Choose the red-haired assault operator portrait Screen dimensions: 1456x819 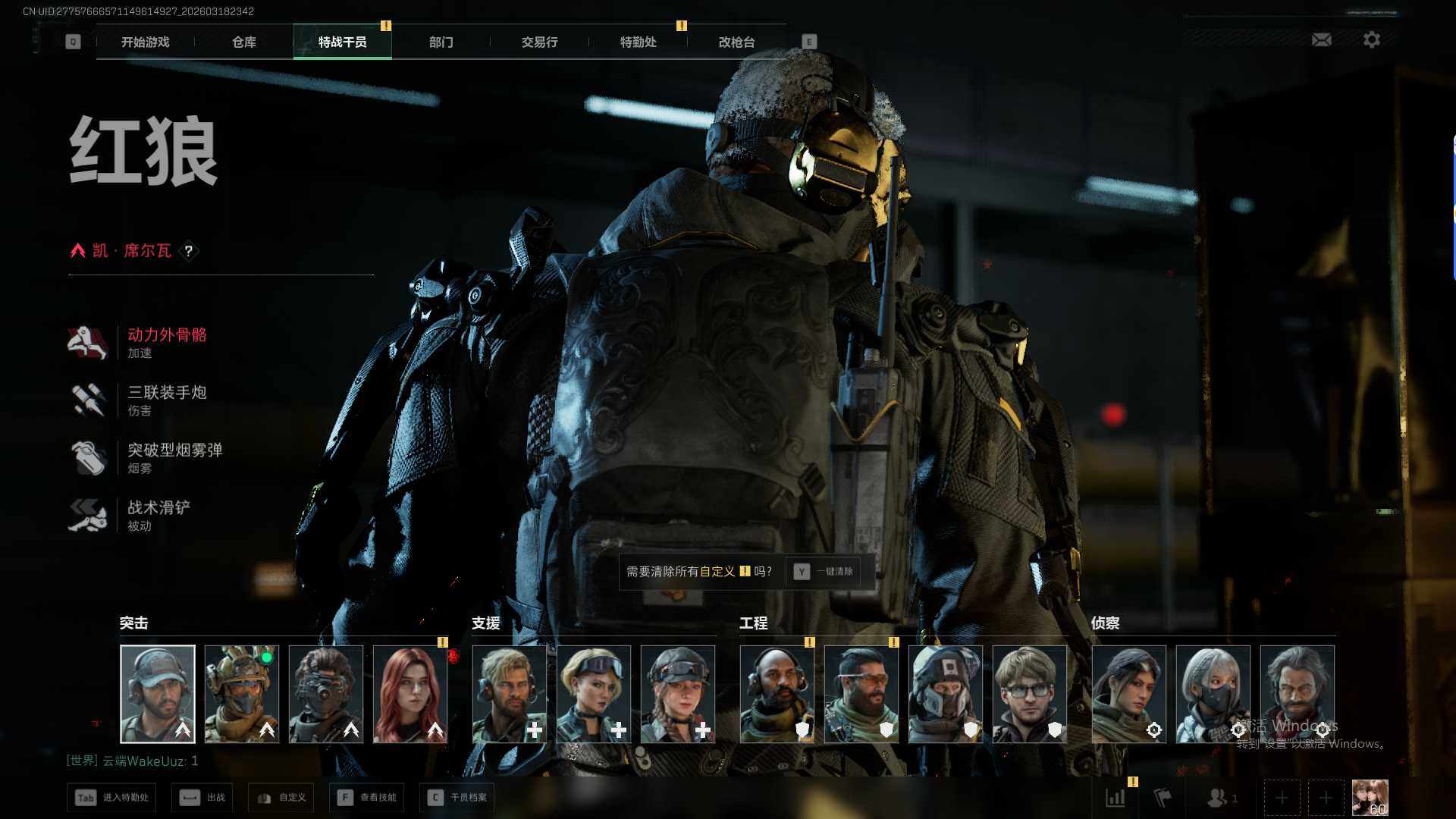[x=409, y=694]
